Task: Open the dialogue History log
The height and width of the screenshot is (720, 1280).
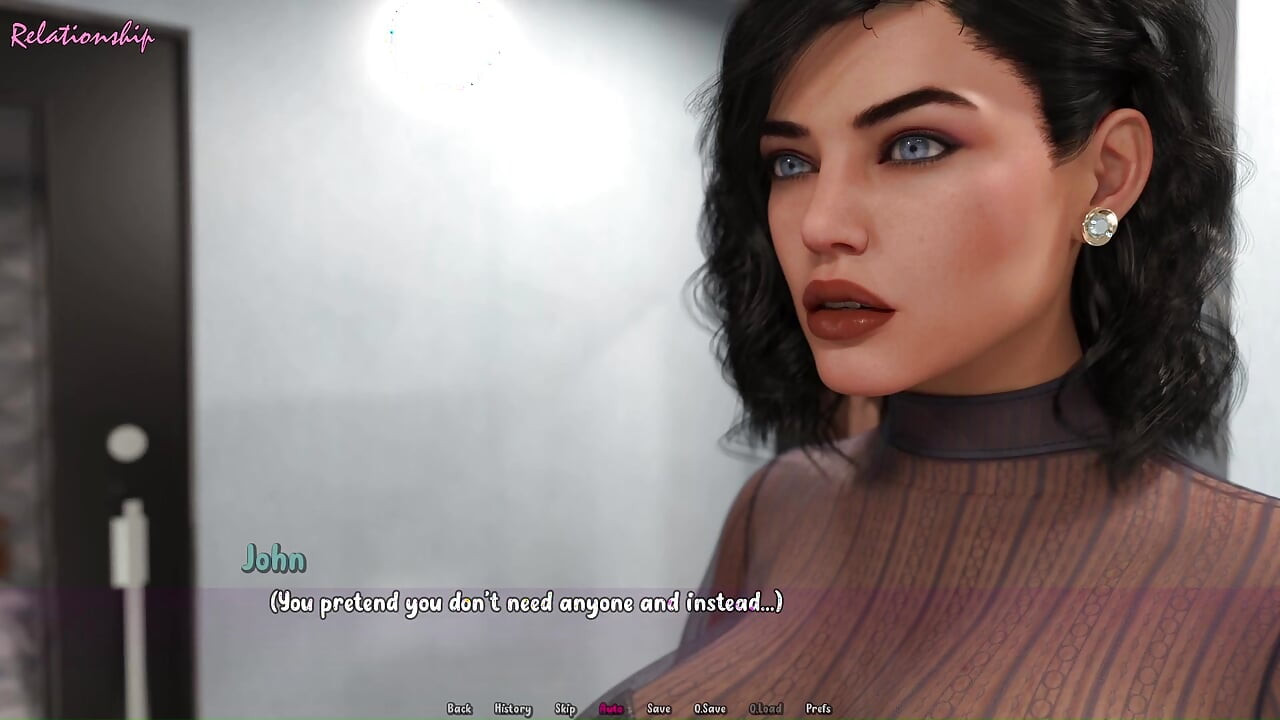Action: [x=512, y=709]
